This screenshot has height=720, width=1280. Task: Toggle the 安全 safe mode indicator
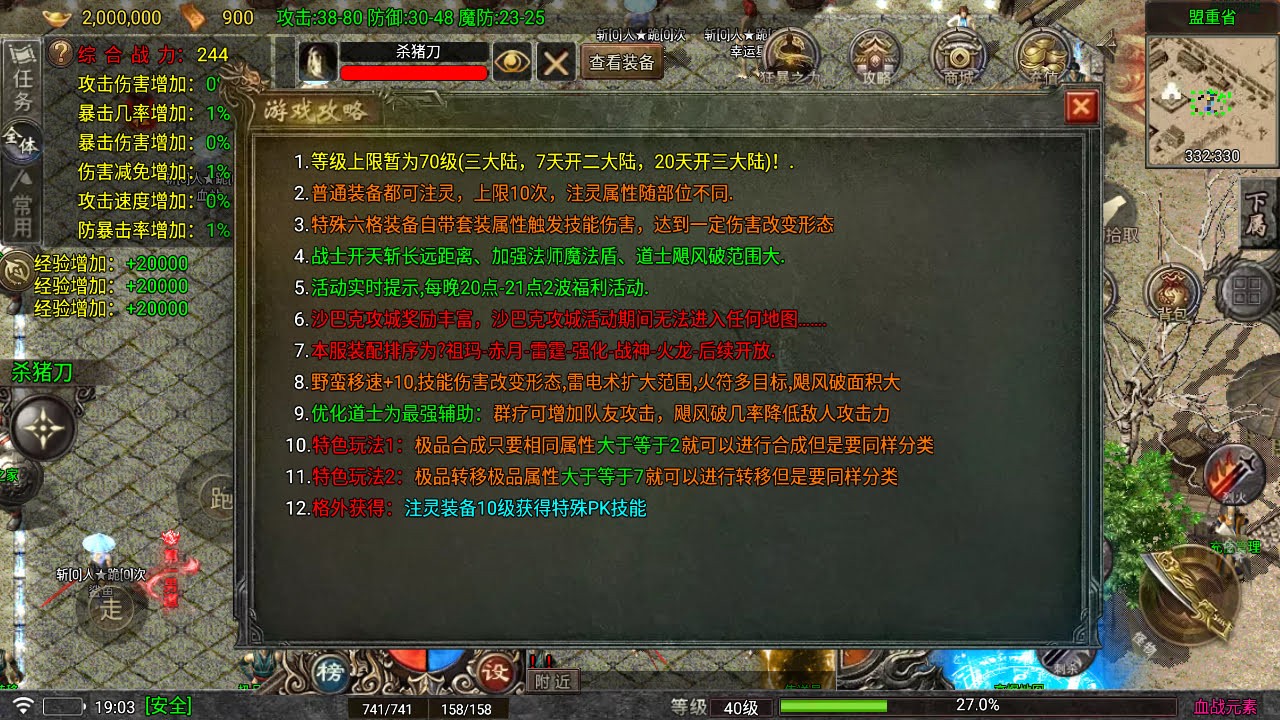(x=166, y=706)
